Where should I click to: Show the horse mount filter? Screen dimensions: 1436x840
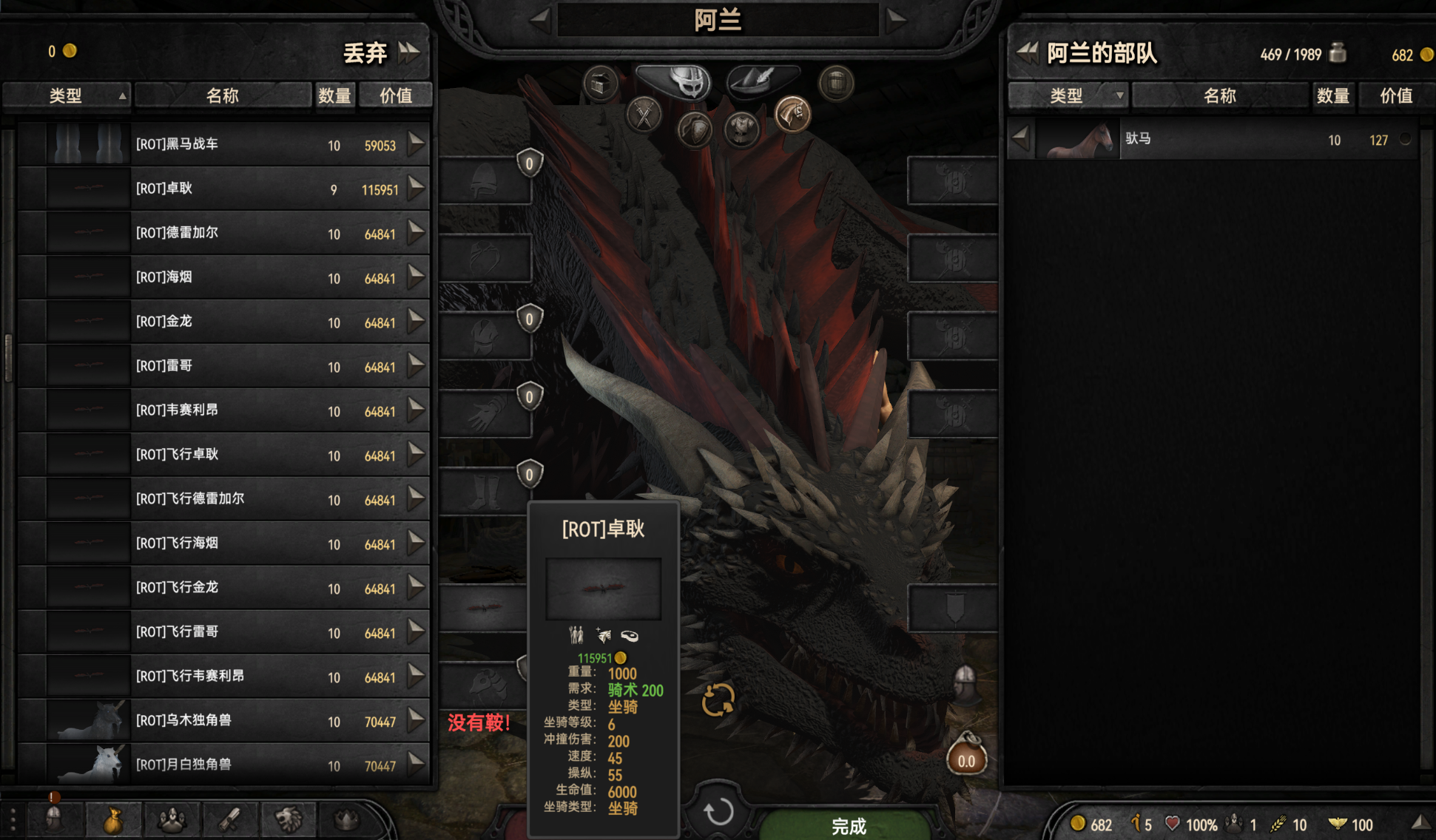(792, 115)
